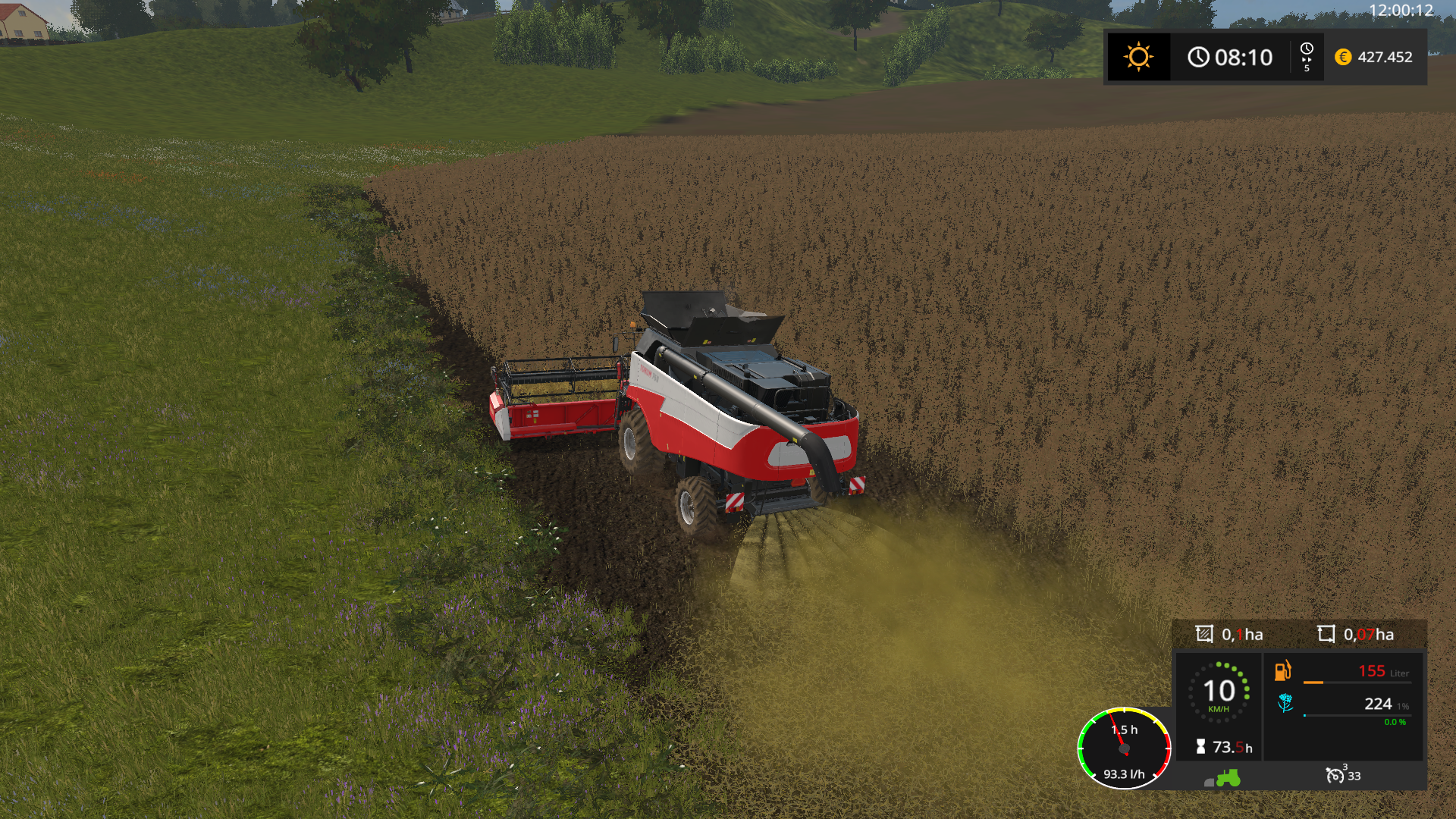The width and height of the screenshot is (1456, 819).
Task: Click the cyan canola crop icon
Action: [1285, 703]
